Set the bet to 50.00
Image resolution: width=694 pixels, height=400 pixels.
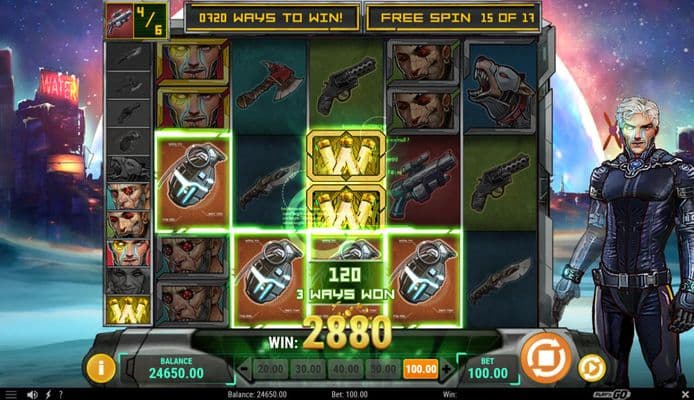click(381, 369)
